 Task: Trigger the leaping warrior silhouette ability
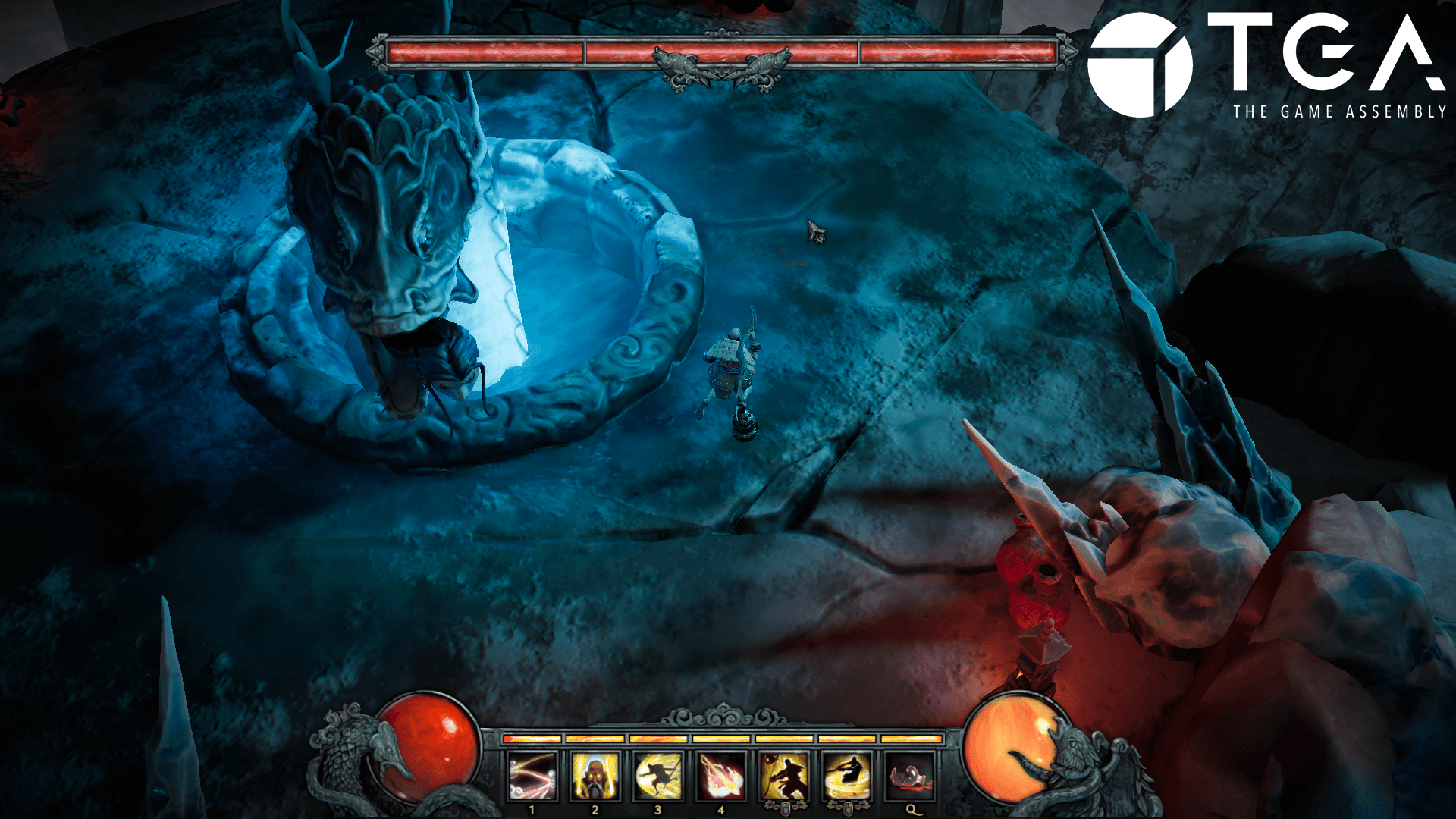(x=657, y=777)
